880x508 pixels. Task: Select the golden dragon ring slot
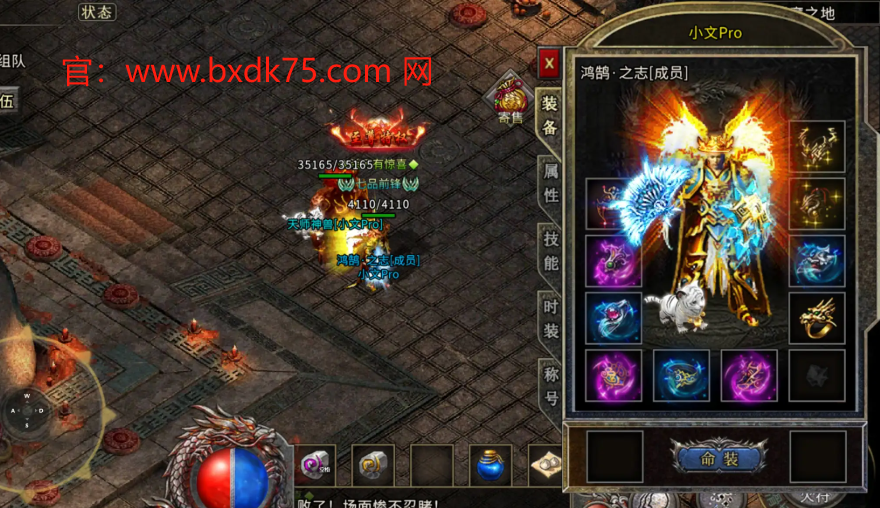click(x=817, y=318)
